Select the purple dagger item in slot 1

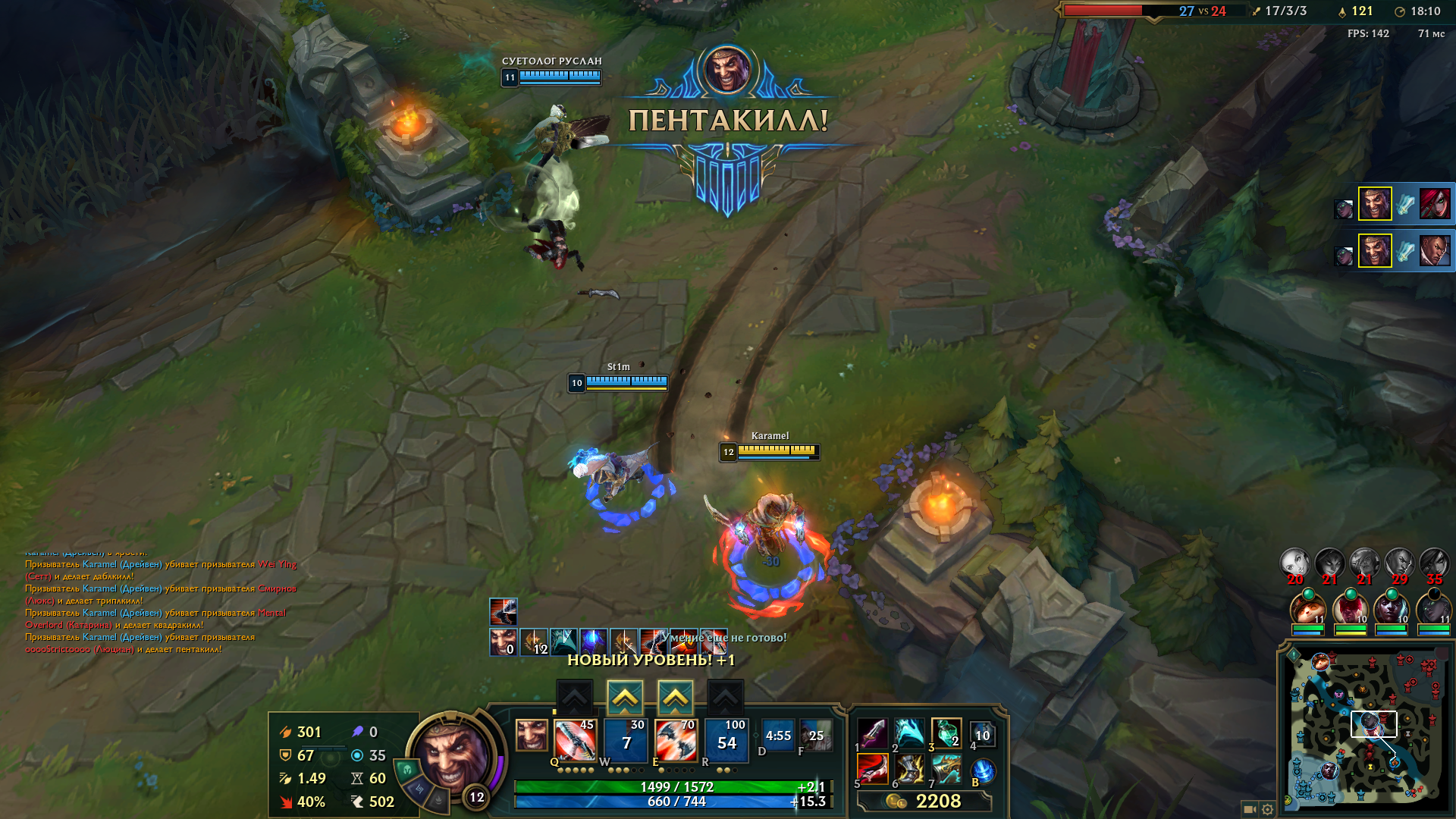tap(872, 733)
